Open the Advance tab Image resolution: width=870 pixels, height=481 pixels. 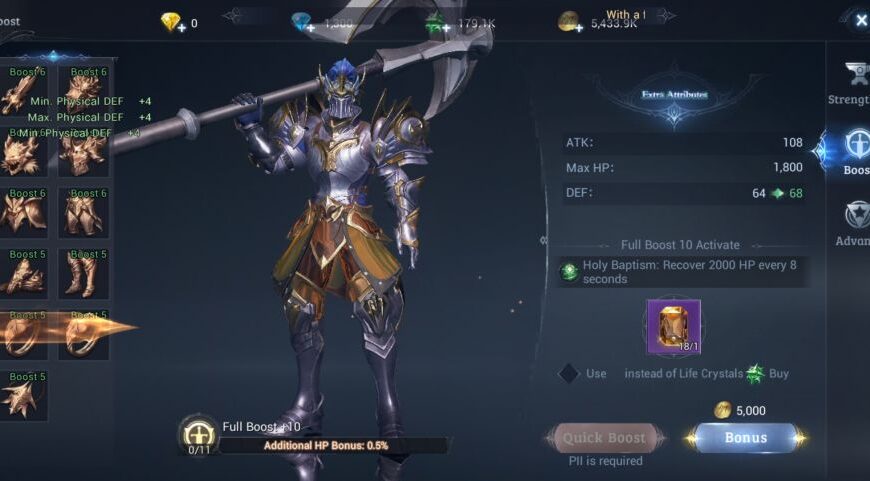(x=855, y=220)
